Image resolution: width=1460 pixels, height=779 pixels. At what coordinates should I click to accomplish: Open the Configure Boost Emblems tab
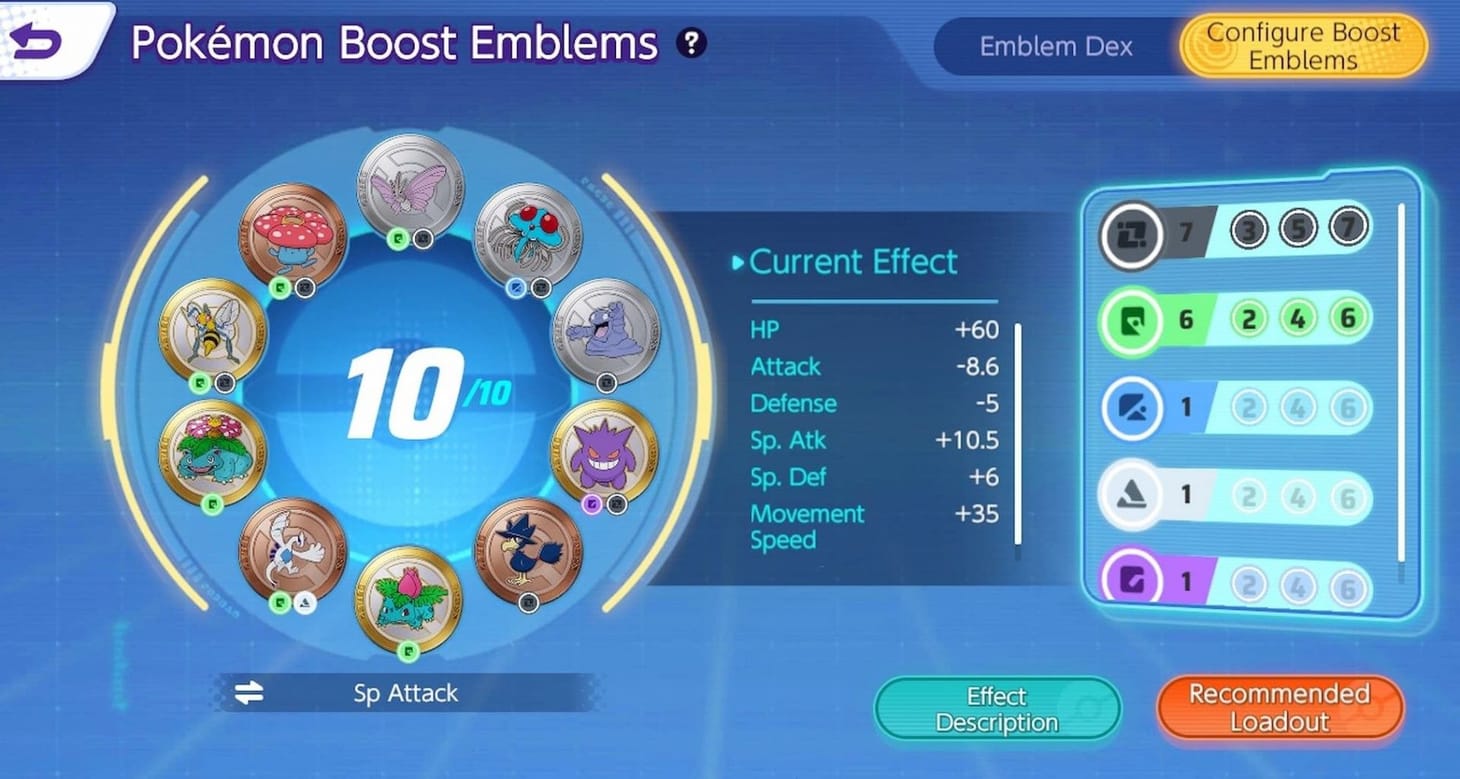(1302, 43)
